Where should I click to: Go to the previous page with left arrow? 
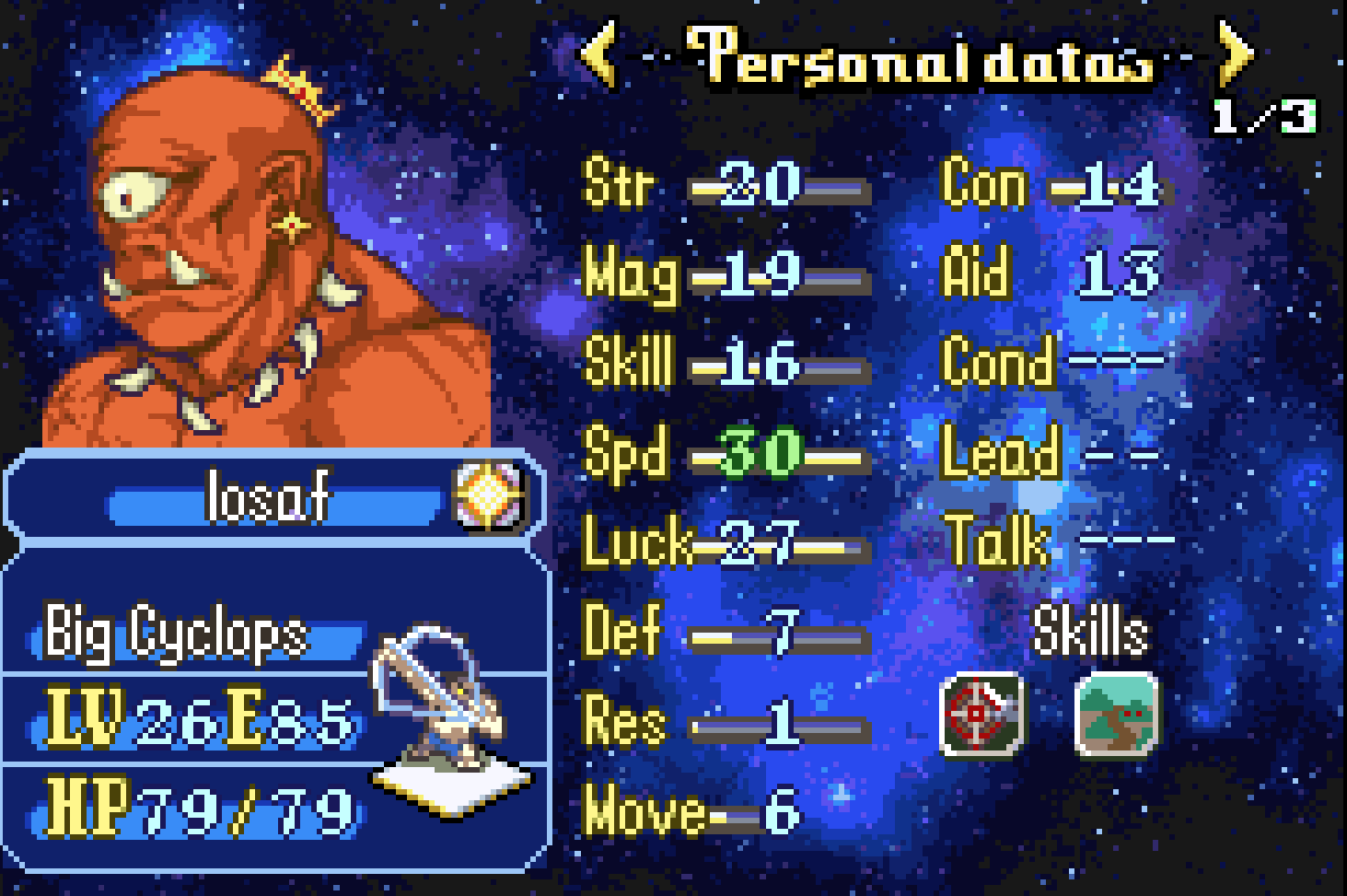click(x=599, y=54)
